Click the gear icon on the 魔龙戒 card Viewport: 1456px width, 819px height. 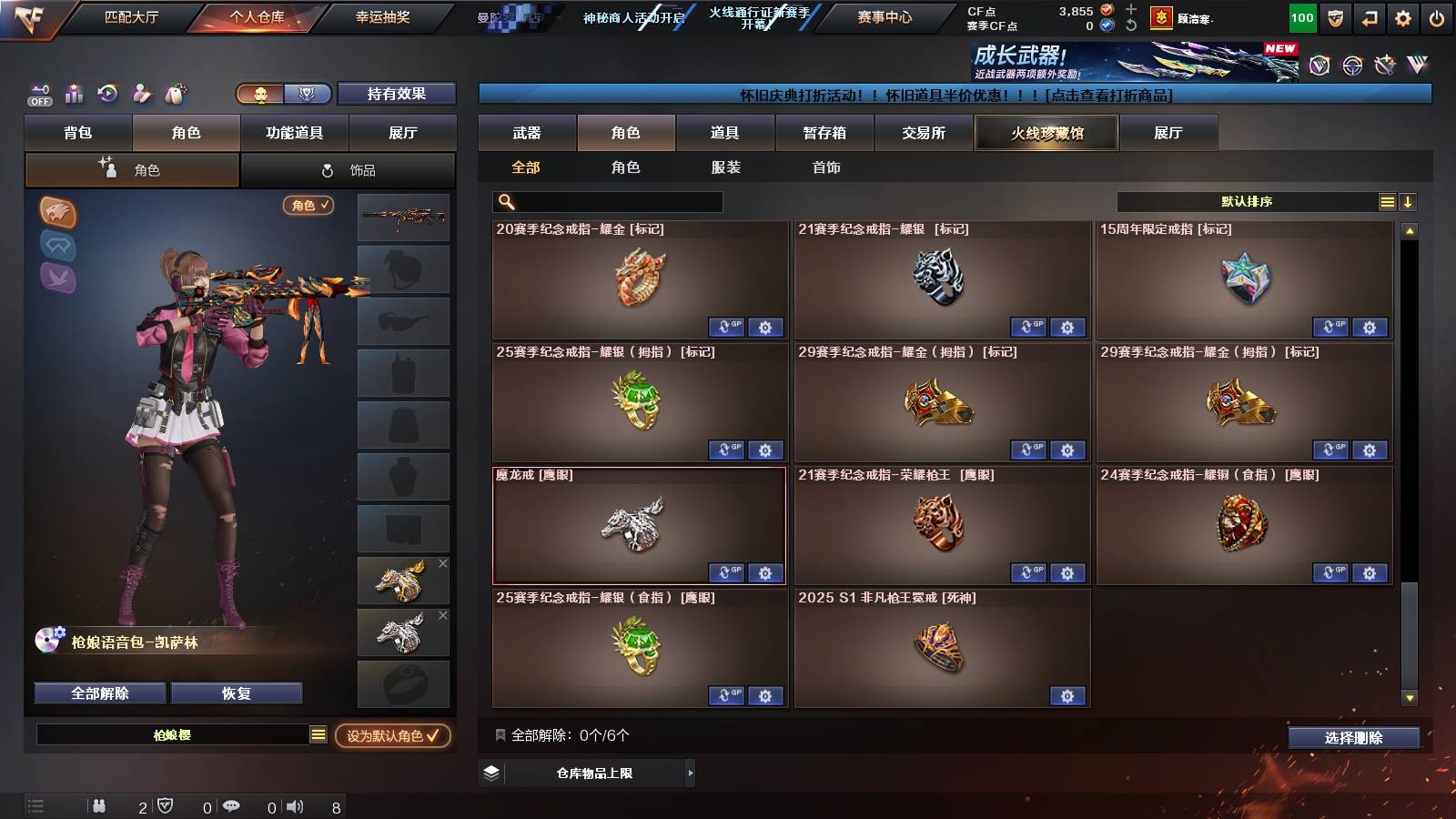(x=765, y=573)
